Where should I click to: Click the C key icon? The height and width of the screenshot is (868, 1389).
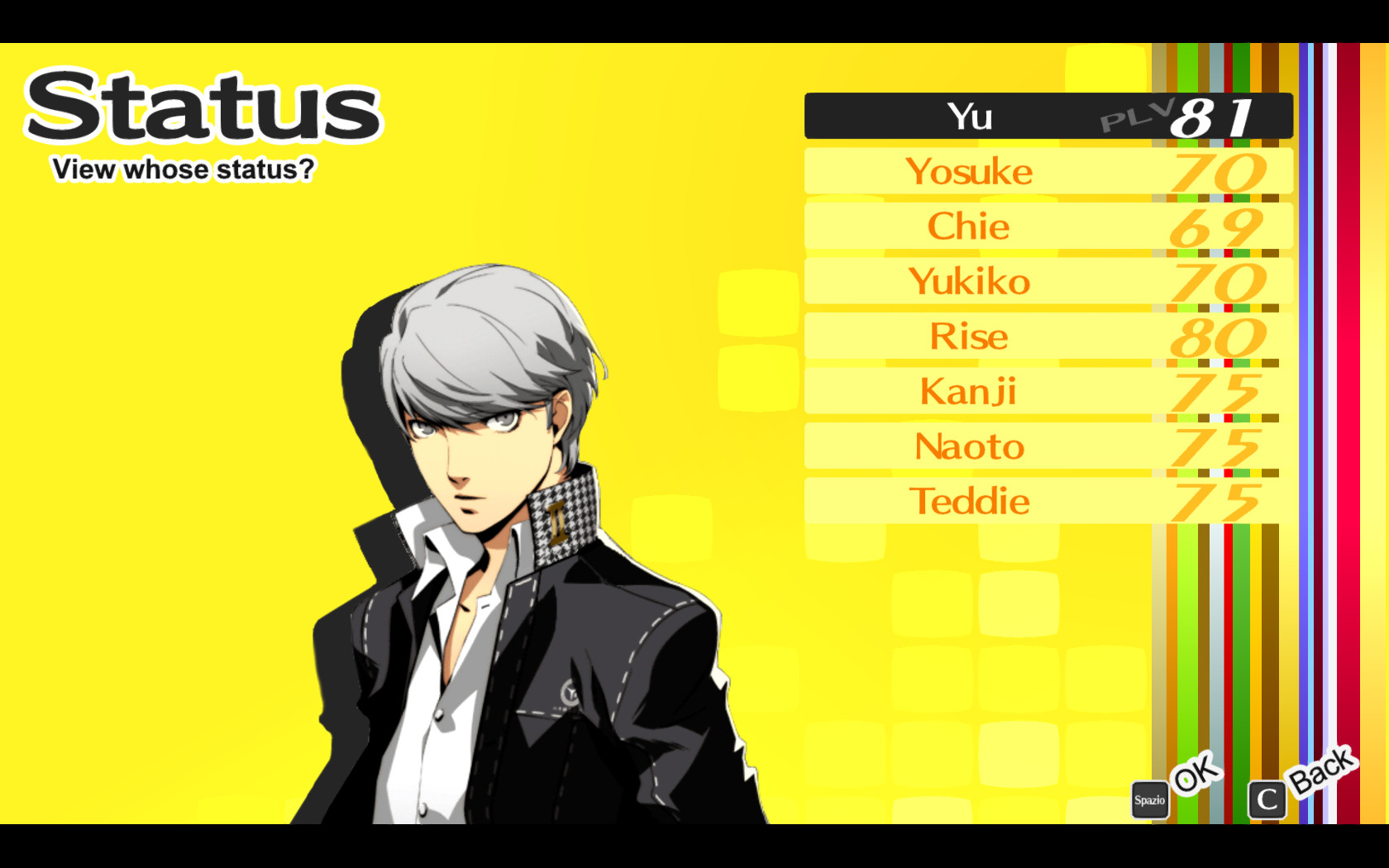tap(1266, 800)
